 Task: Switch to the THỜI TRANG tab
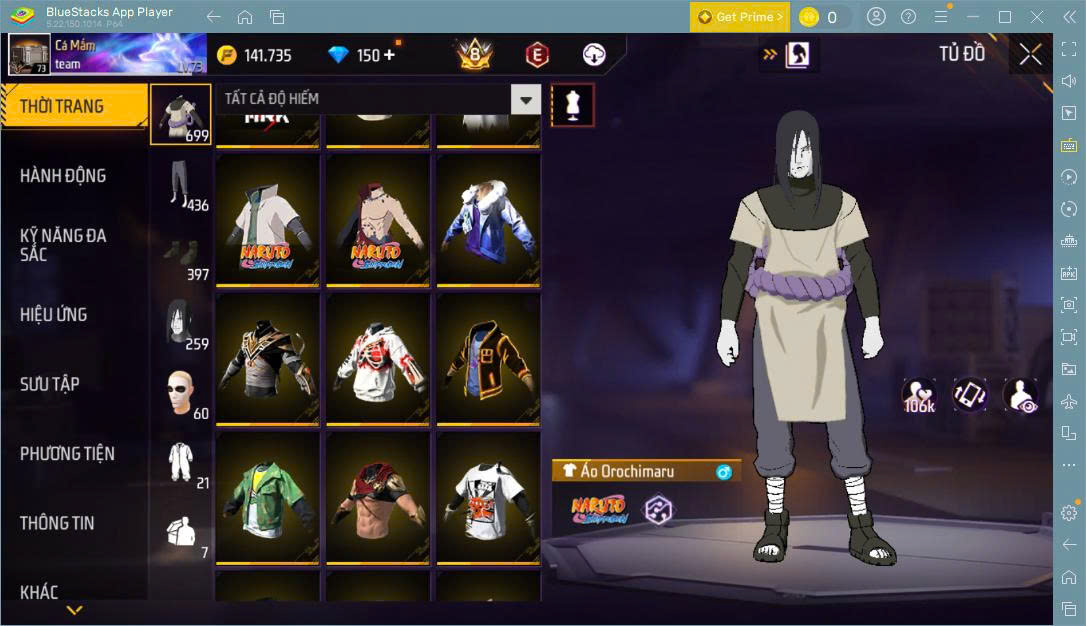coord(62,106)
